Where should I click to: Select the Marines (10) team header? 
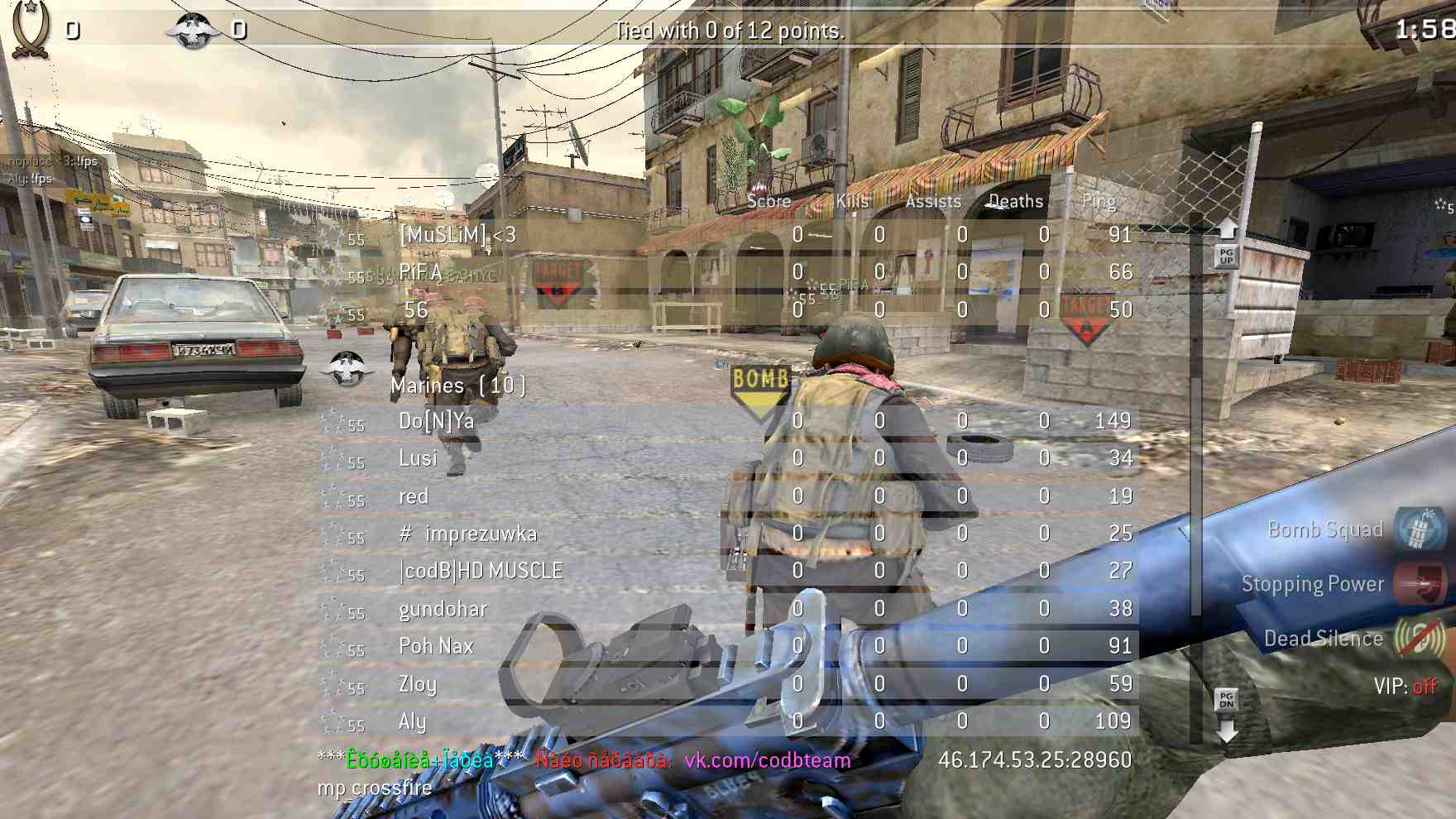click(x=457, y=386)
